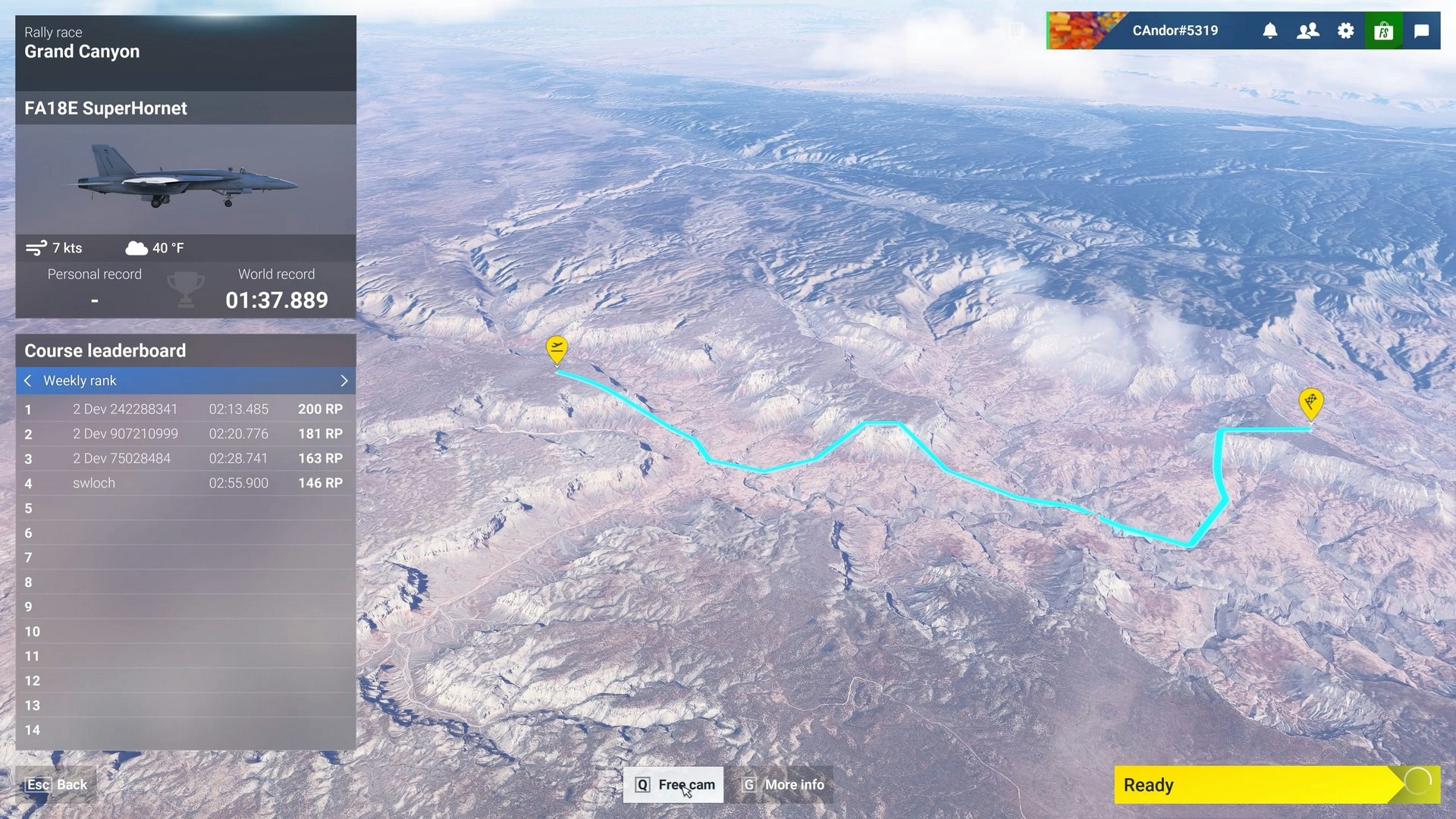Open the friends list icon
This screenshot has height=819, width=1456.
(x=1308, y=31)
